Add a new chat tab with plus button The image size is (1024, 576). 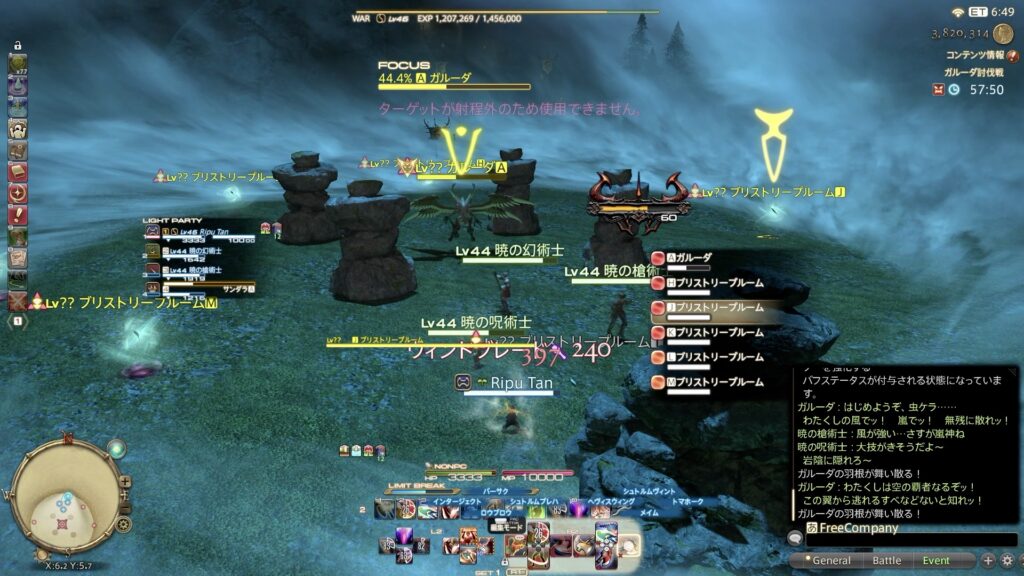[987, 560]
